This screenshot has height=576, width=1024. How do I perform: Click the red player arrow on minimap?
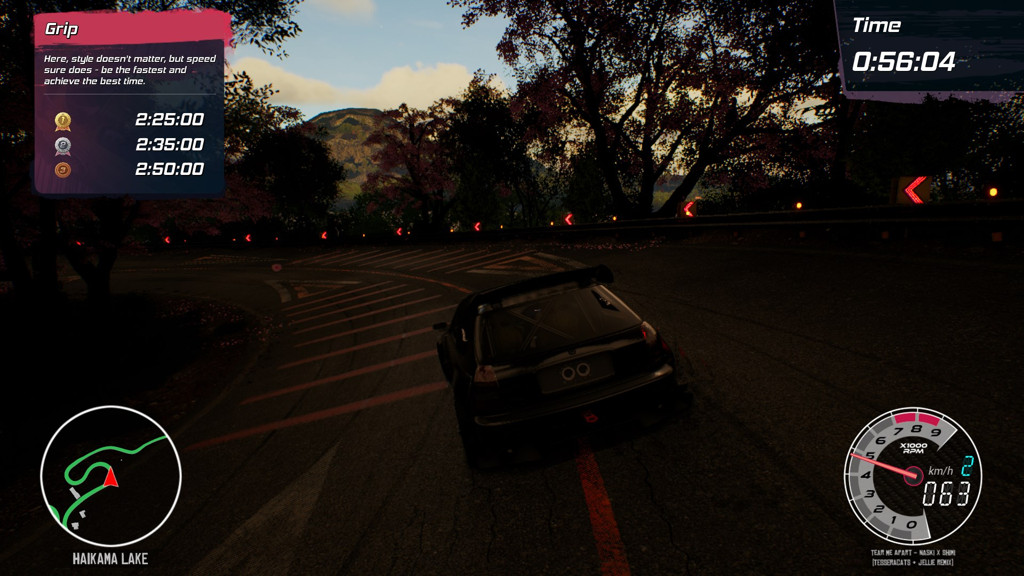[x=111, y=478]
